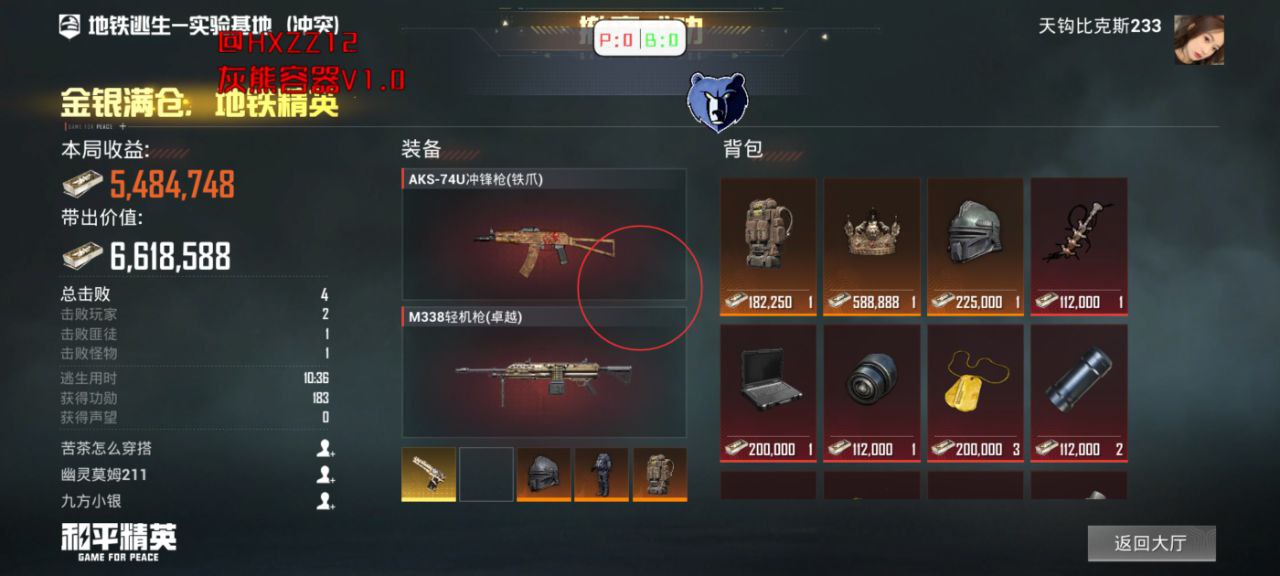1280x576 pixels.
Task: Add teammate 幽灵莫姆211 as friend
Action: [324, 475]
